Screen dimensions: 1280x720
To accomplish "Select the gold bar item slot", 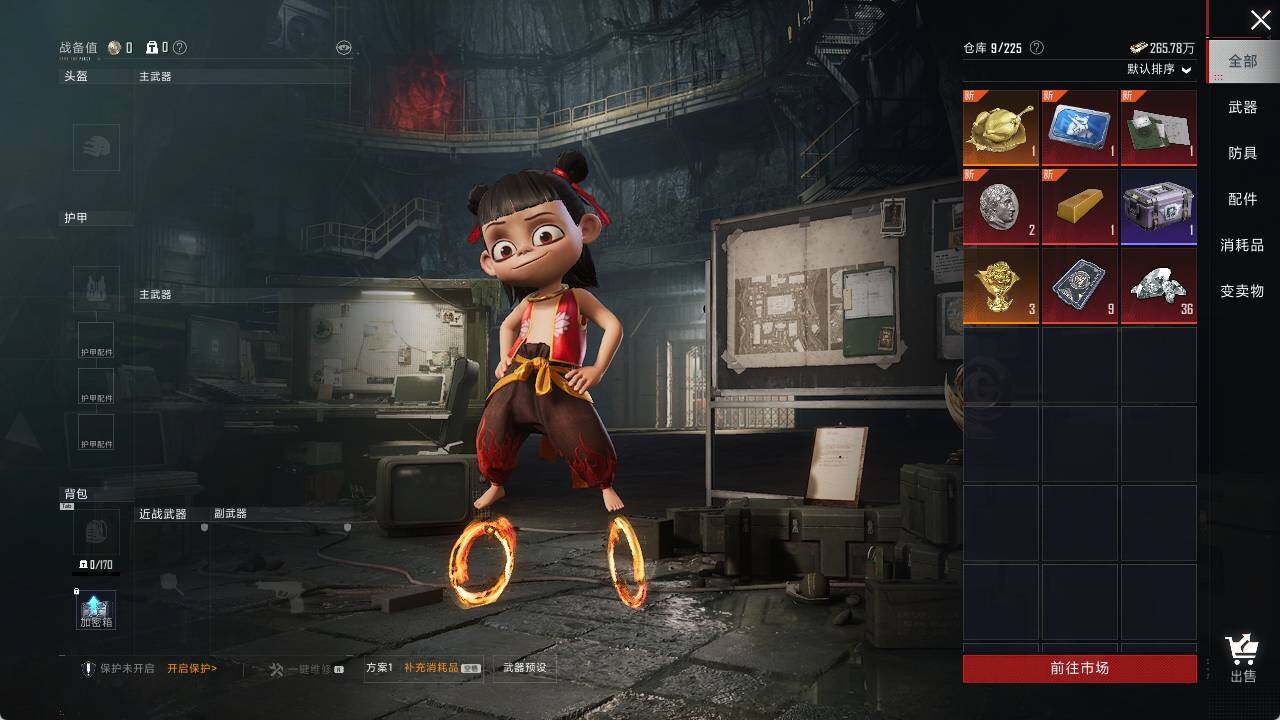I will (1080, 206).
